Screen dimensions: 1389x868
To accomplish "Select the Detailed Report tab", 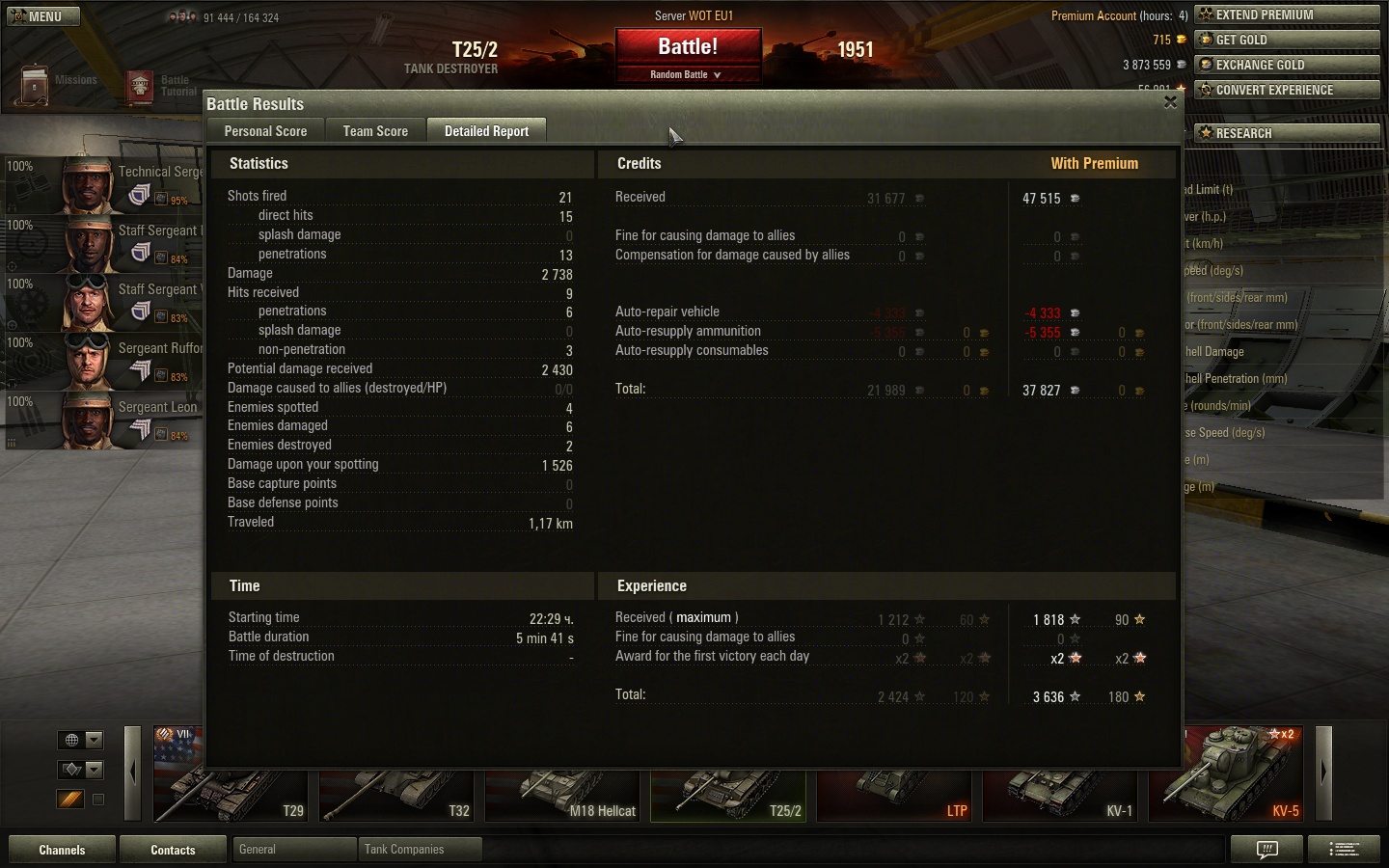I will 486,131.
